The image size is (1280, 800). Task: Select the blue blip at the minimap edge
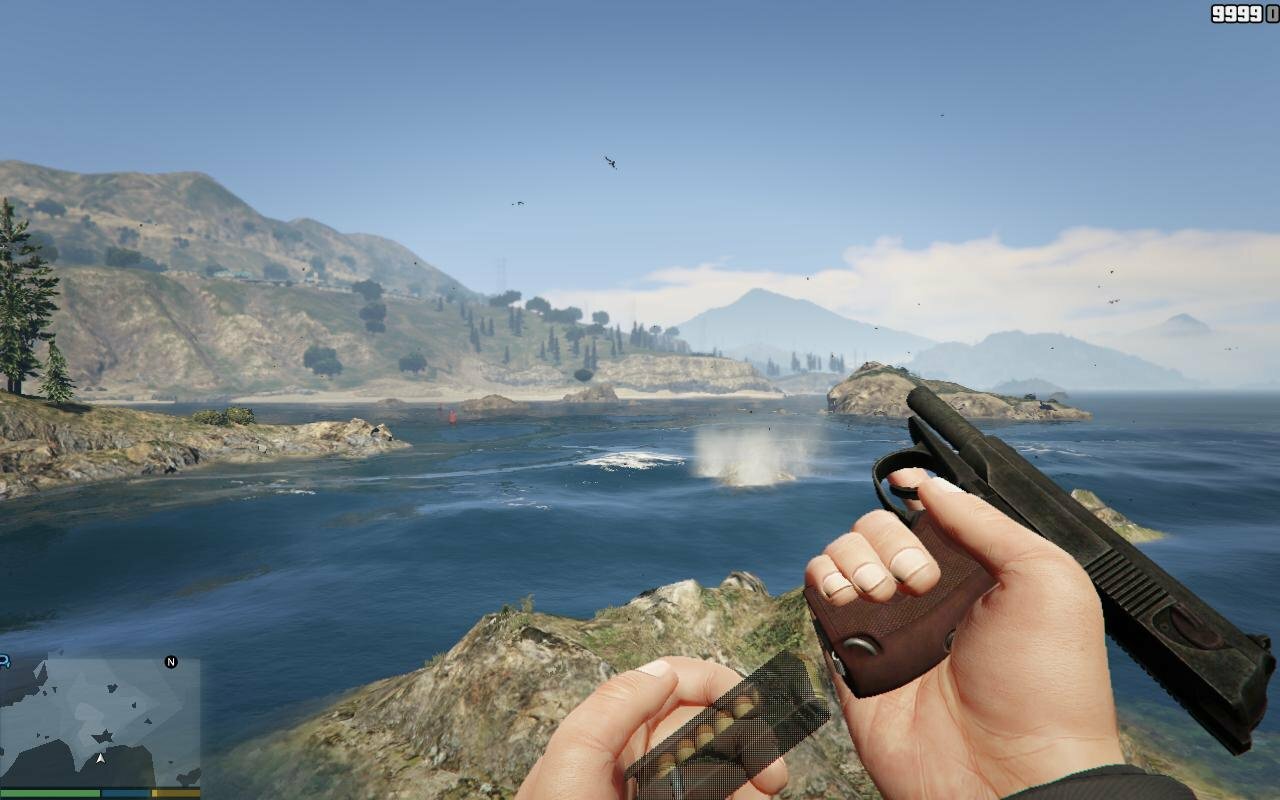(x=4, y=661)
